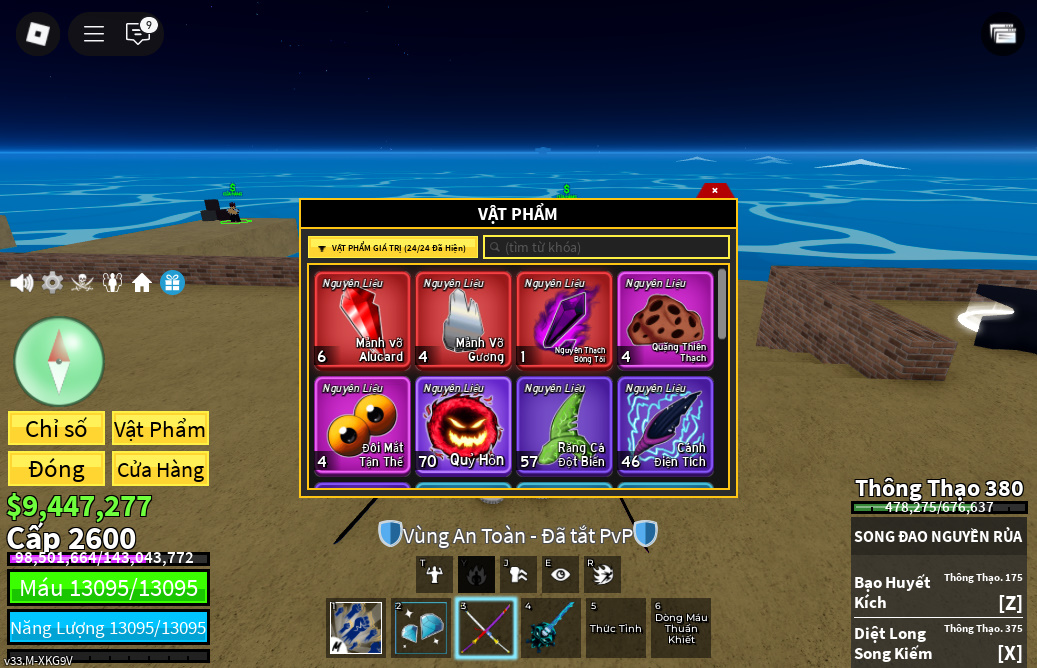
Task: Click the Đóng button
Action: pyautogui.click(x=56, y=469)
